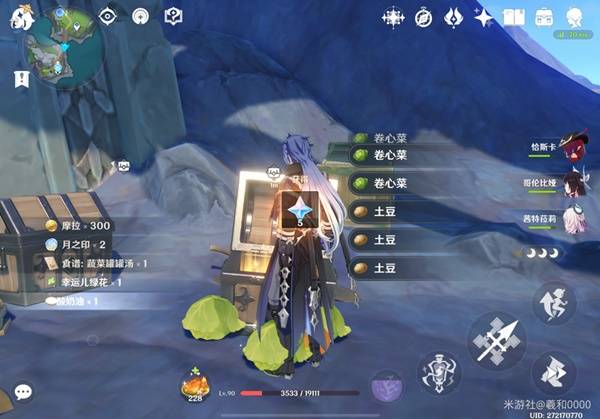Open the backpack inventory
600x419 pixels.
(x=544, y=17)
